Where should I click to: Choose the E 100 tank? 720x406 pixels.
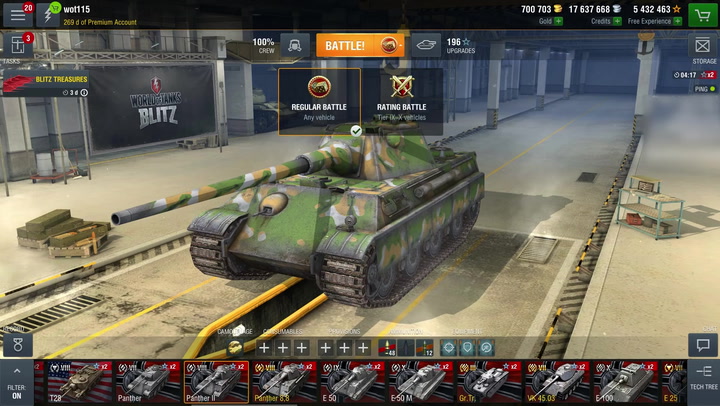click(624, 382)
